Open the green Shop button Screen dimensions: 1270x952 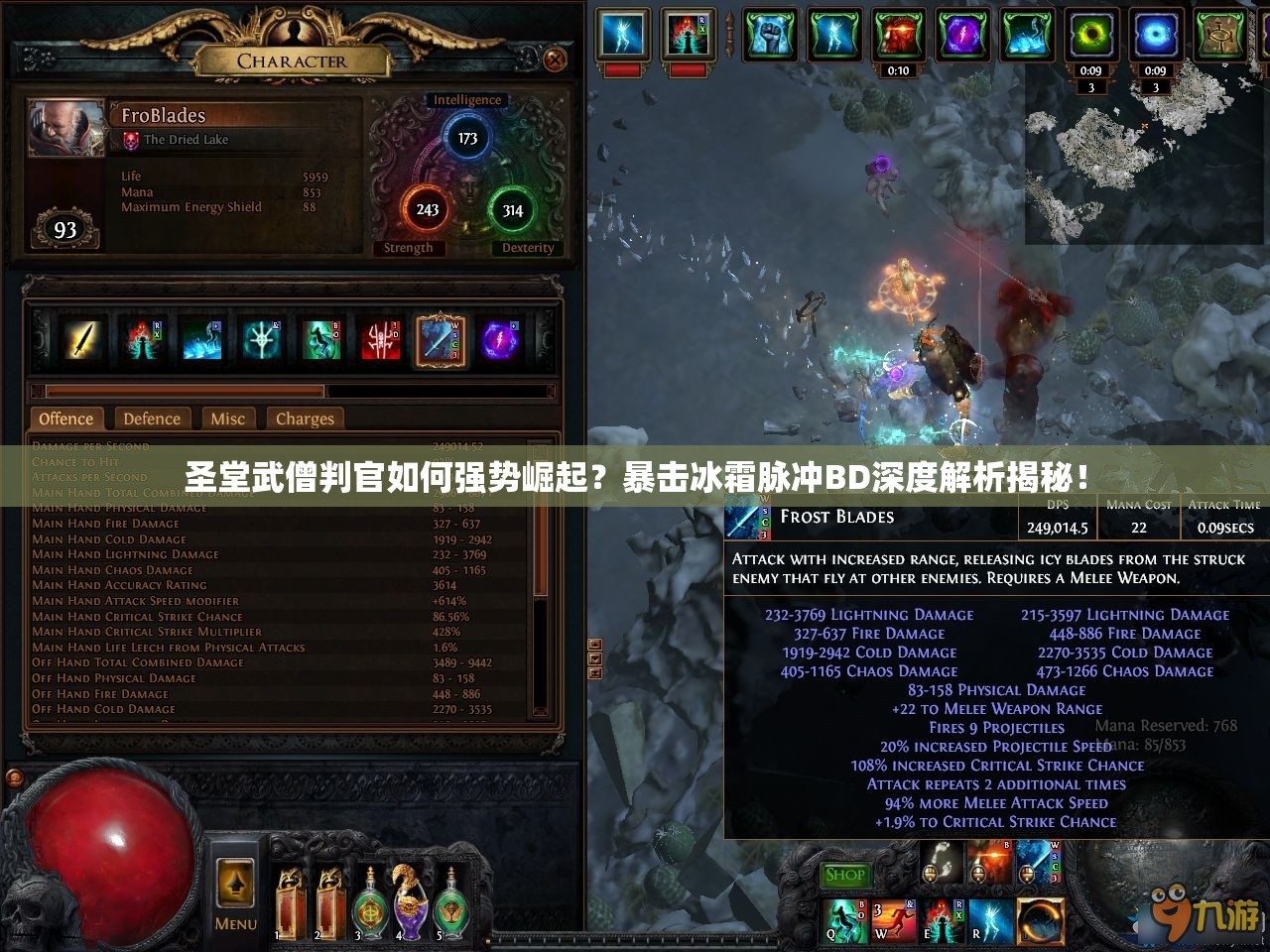tap(844, 875)
